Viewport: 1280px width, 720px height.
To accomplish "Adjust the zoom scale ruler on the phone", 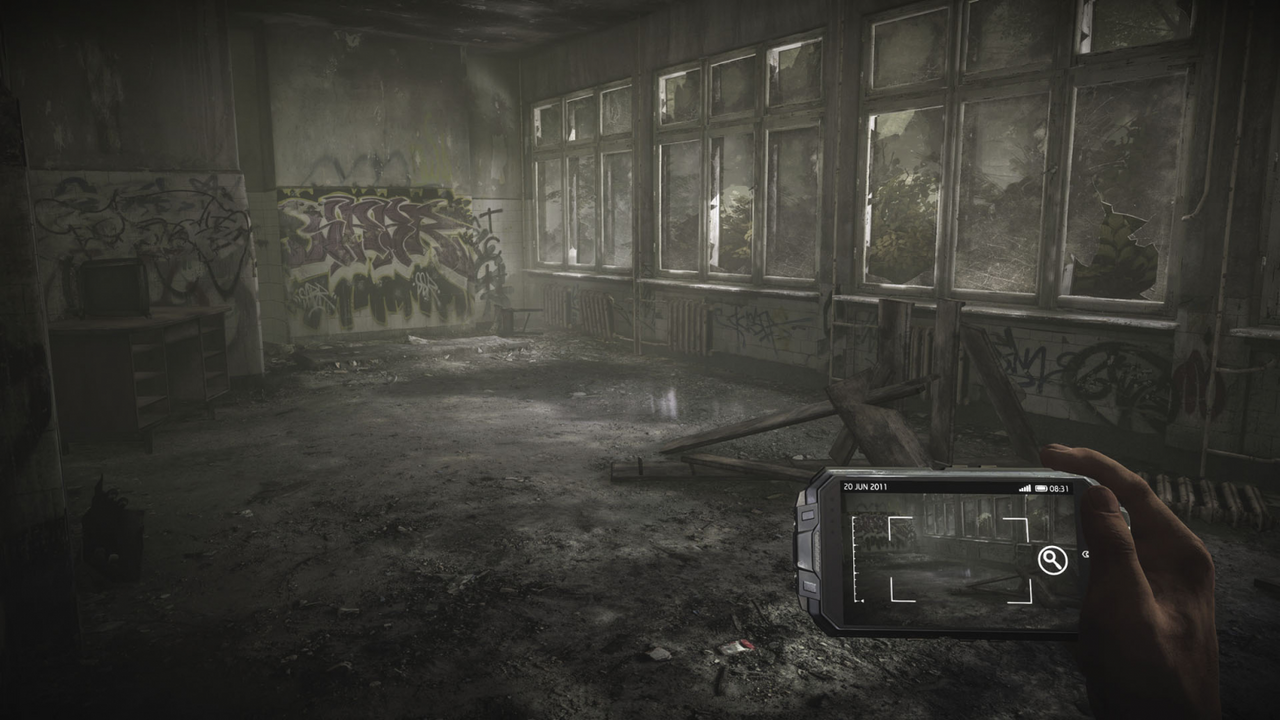I will coord(855,560).
